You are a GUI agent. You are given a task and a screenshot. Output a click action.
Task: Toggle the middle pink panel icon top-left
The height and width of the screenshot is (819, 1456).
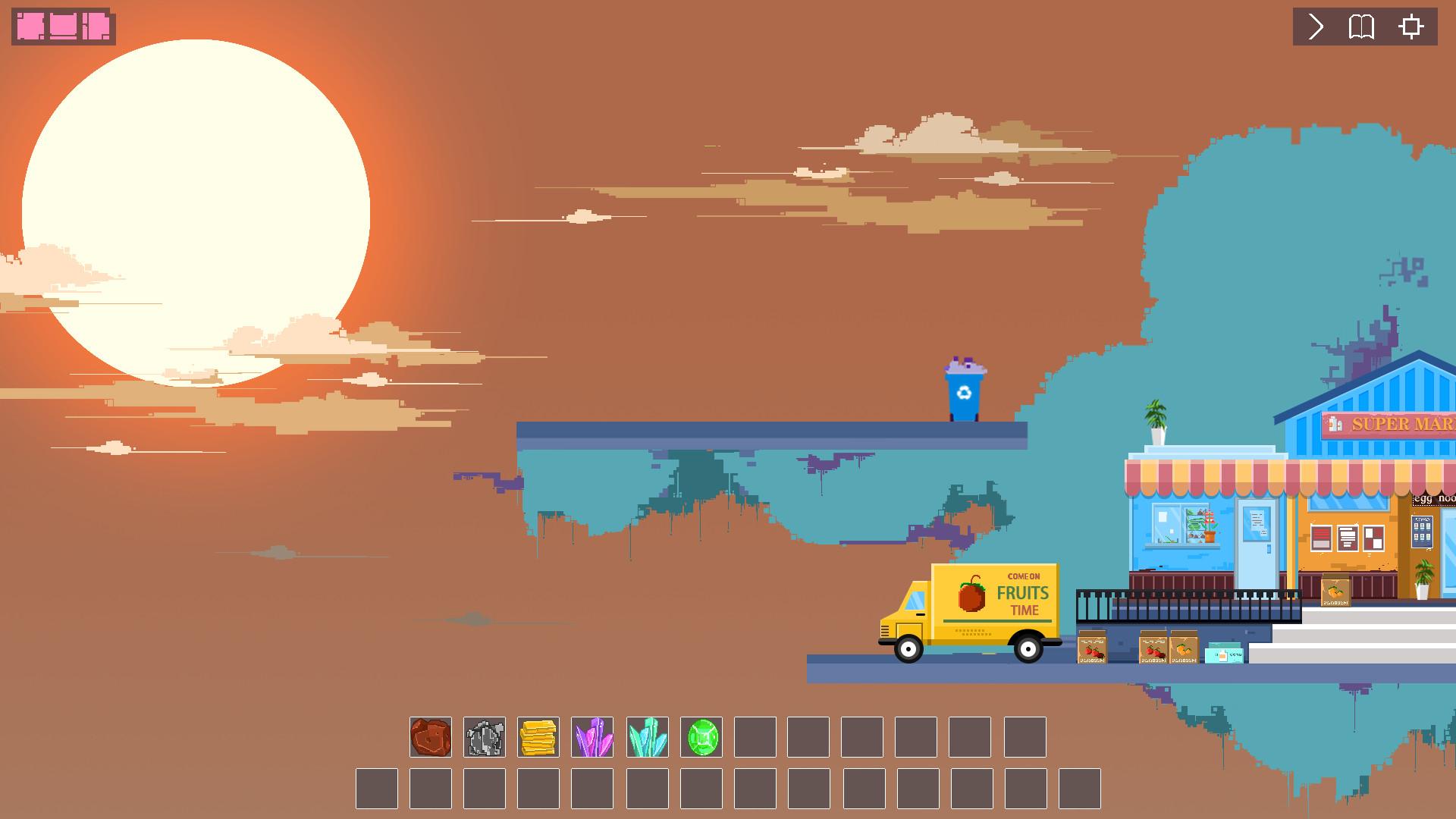click(62, 26)
